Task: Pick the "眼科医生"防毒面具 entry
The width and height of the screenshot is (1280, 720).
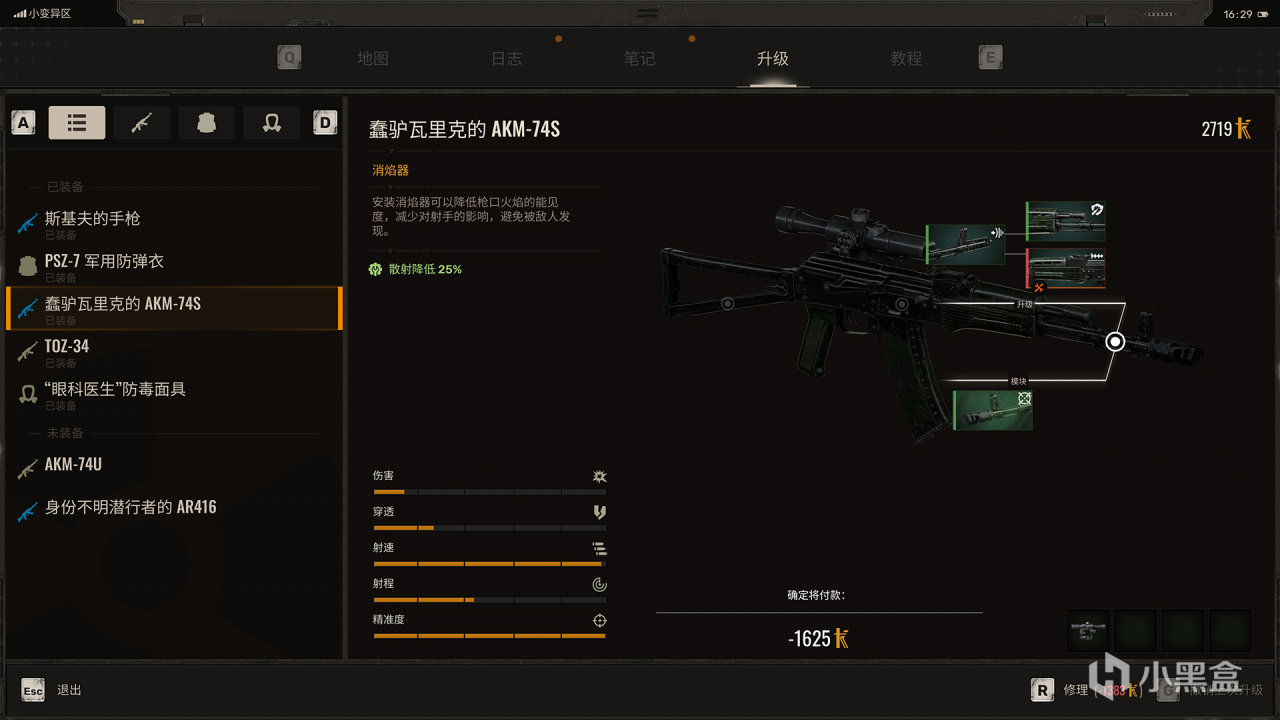Action: [115, 389]
